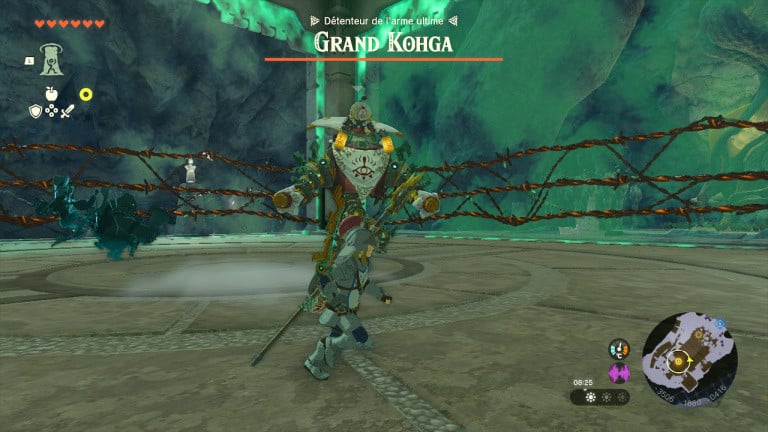Choose the shield quick-select icon
This screenshot has width=768, height=432.
point(35,111)
